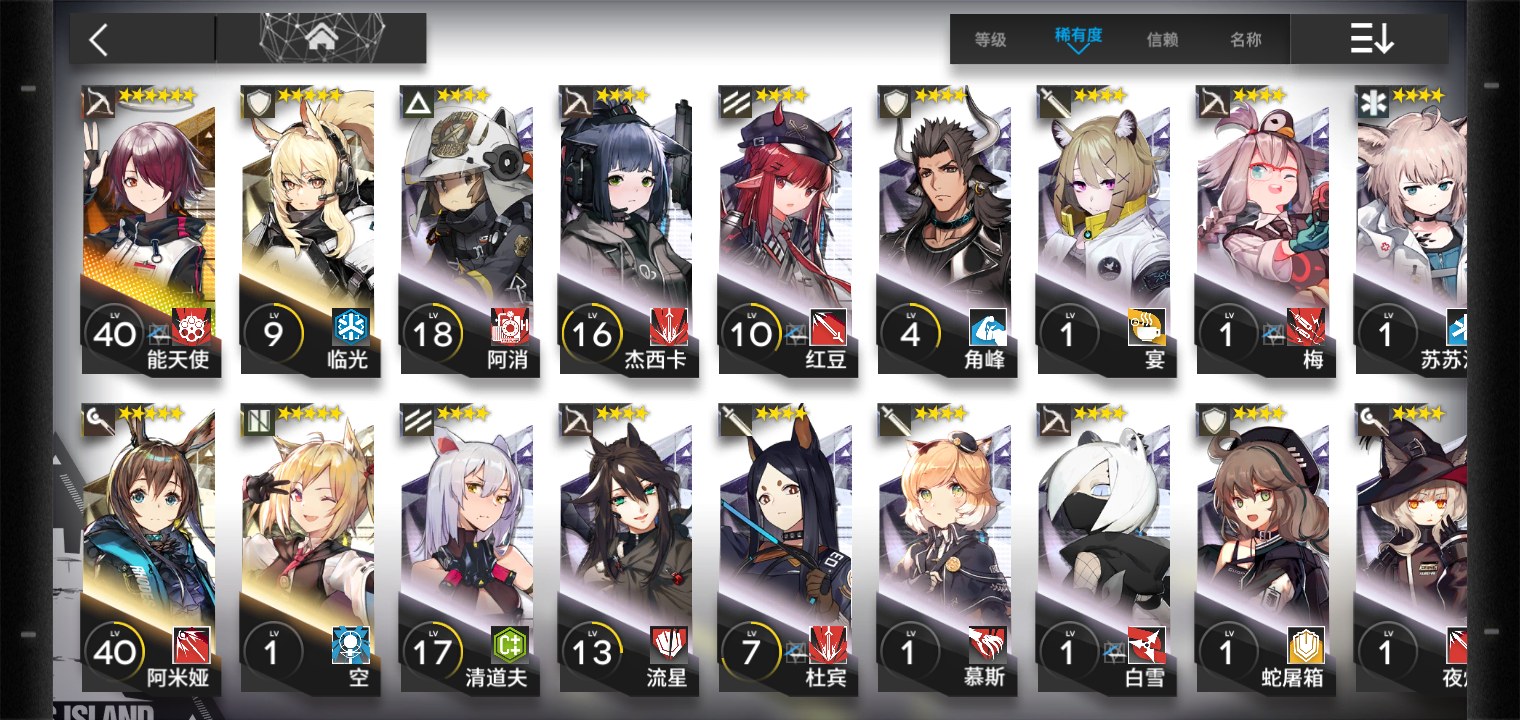Screen dimensions: 1520x720
Task: Select the 清道夫 operator card
Action: pyautogui.click(x=467, y=548)
